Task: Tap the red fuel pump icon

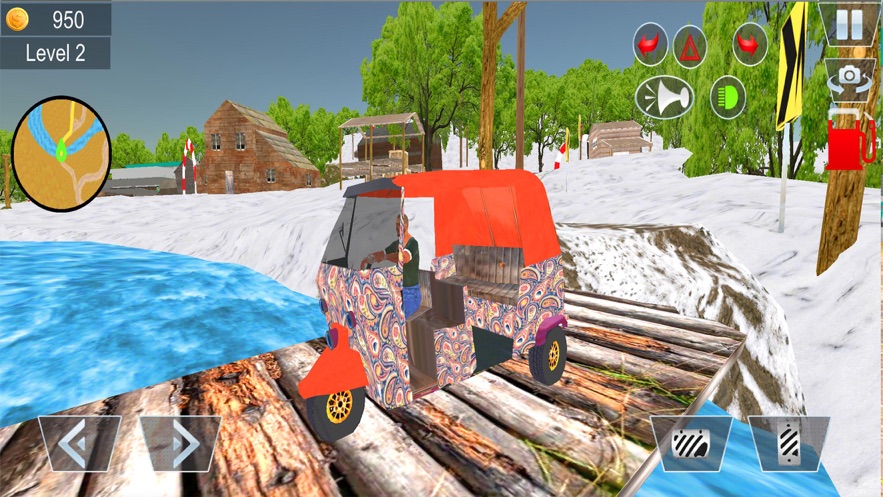Action: 850,140
